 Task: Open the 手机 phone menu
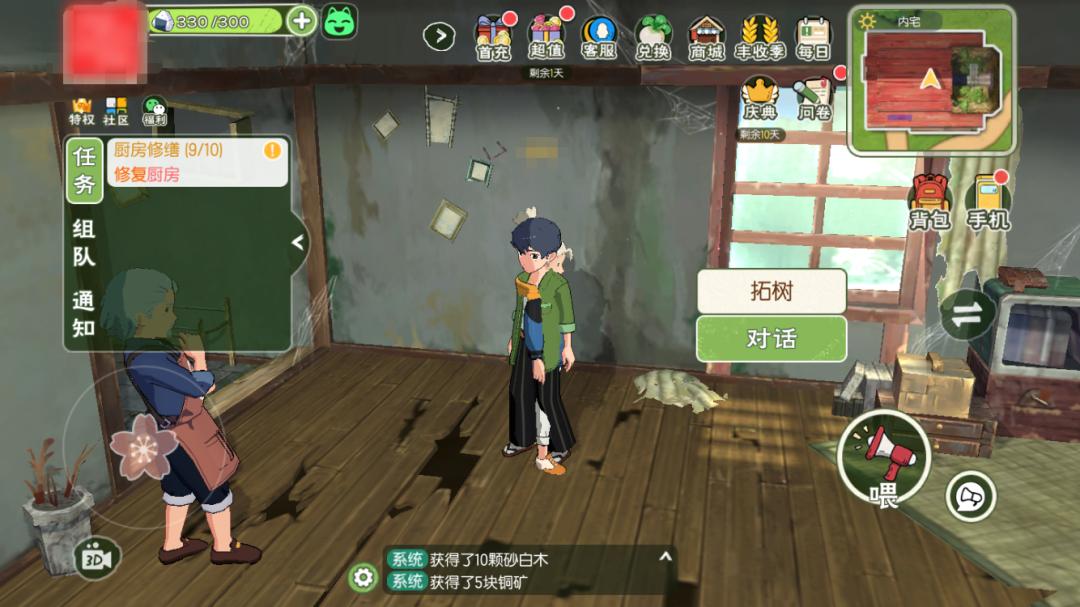(987, 200)
